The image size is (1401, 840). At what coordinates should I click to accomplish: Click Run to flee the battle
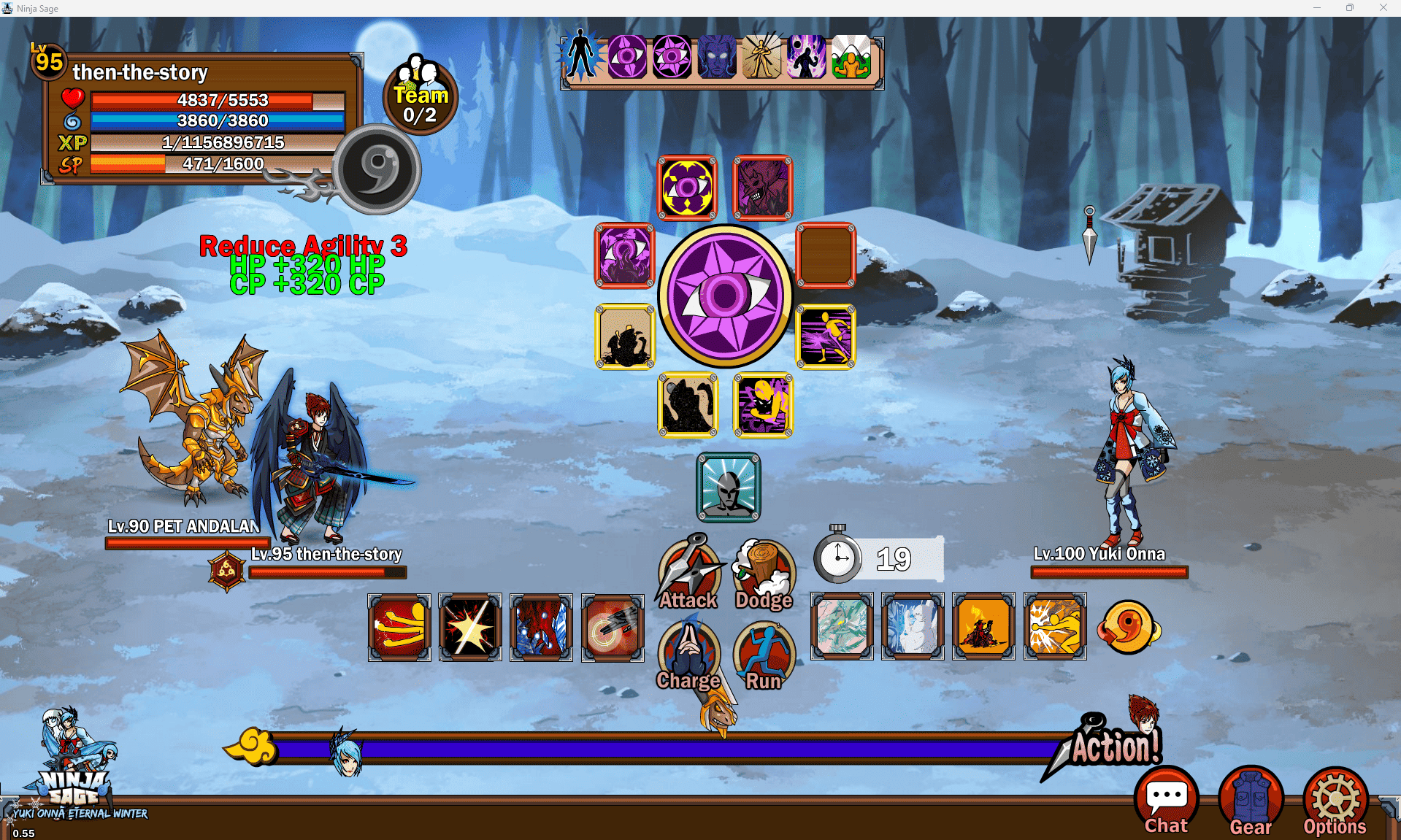pyautogui.click(x=764, y=655)
